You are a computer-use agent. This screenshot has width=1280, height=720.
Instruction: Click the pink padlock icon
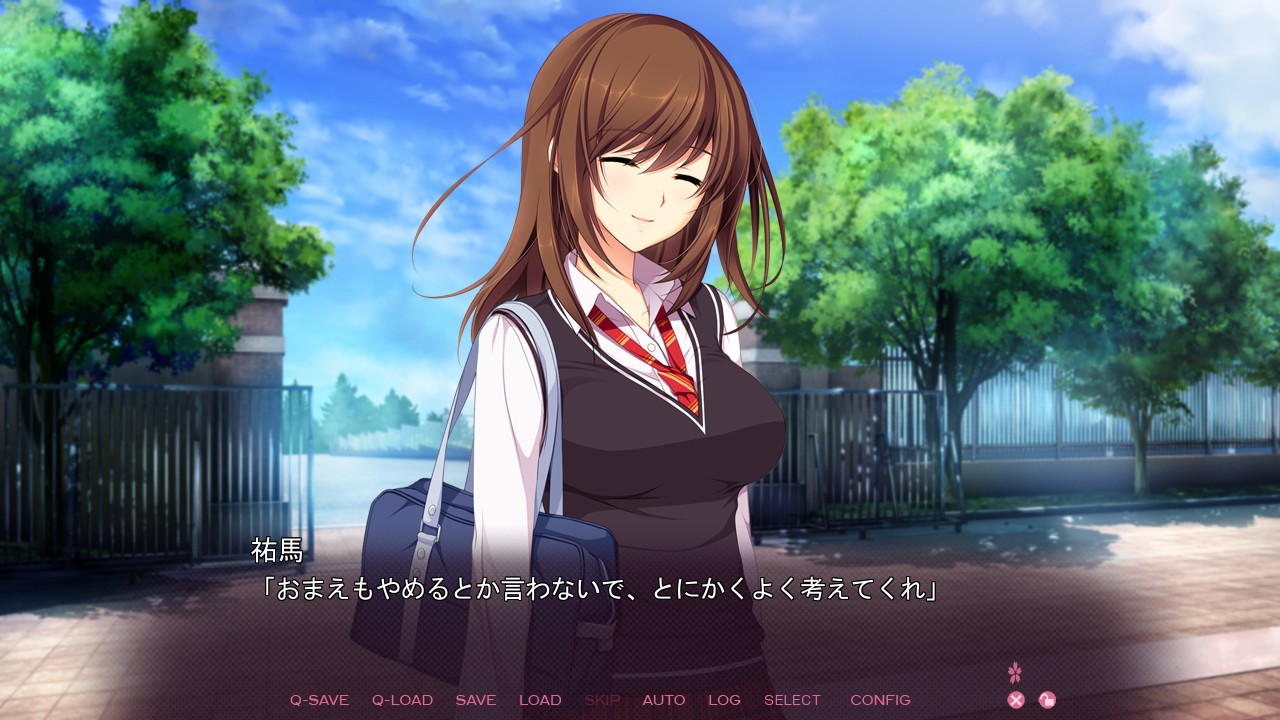[1048, 699]
